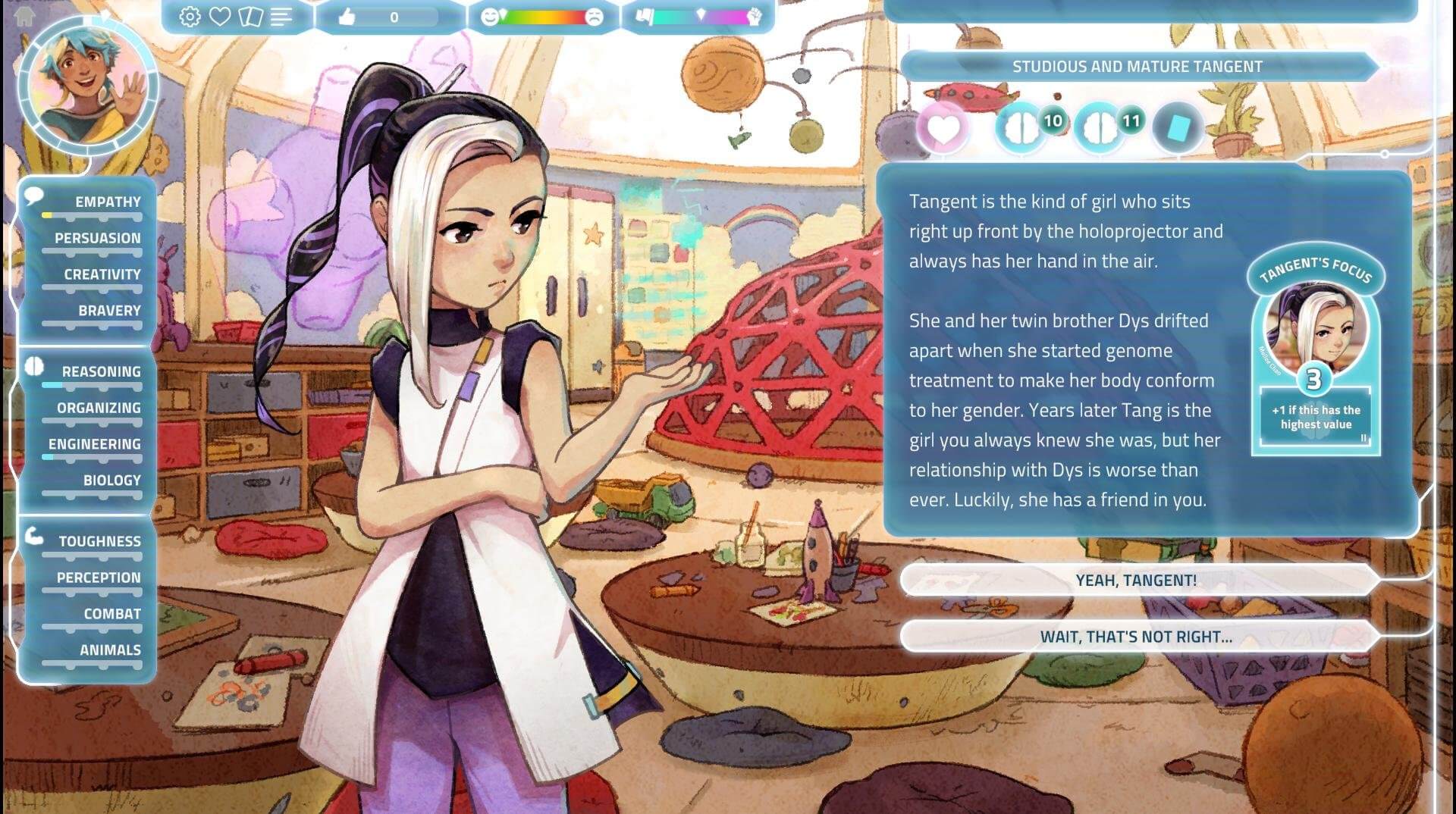Open the text log lines icon
Screen dimensions: 1456x814
click(281, 17)
